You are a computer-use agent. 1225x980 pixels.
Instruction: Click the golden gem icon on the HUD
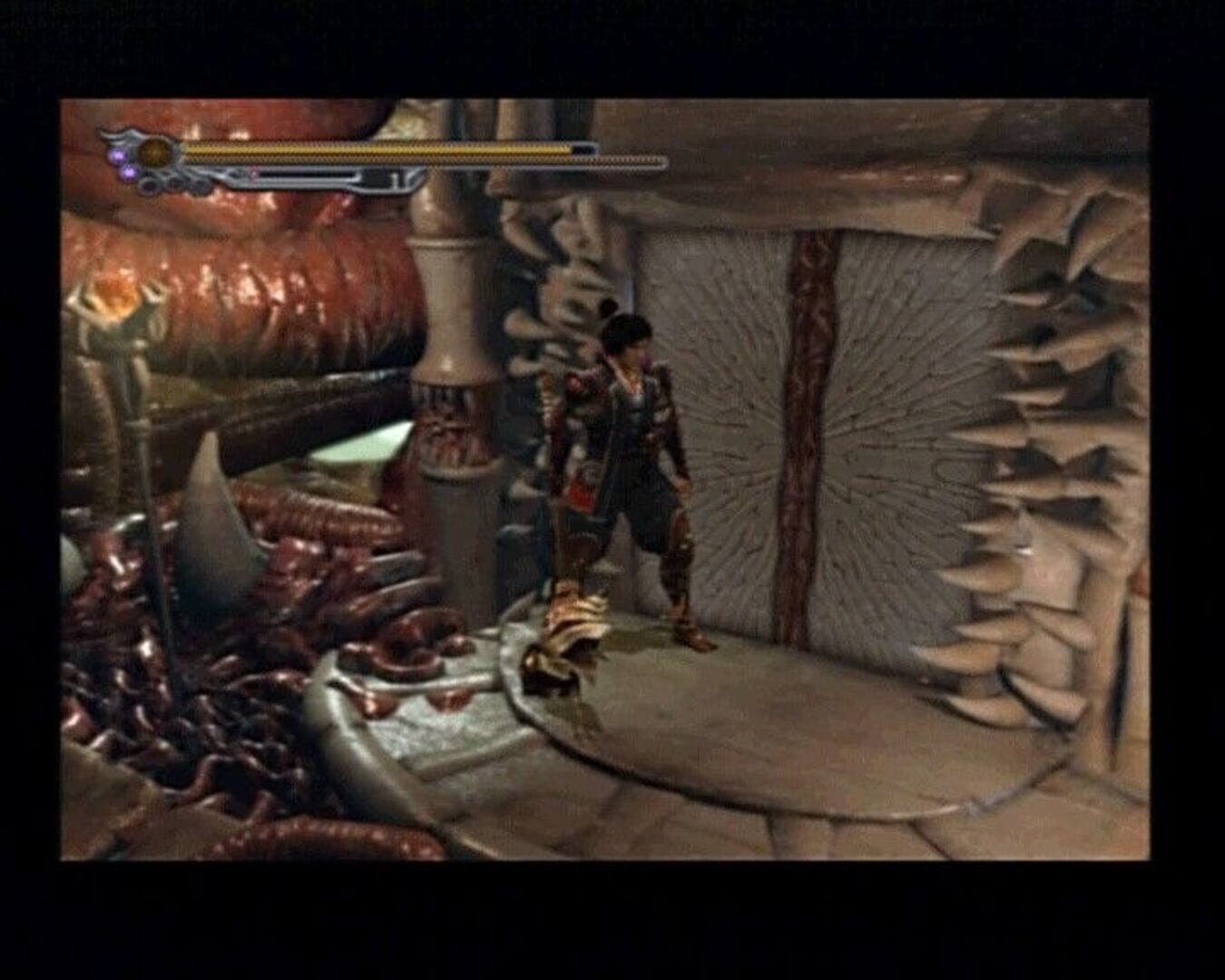point(154,151)
